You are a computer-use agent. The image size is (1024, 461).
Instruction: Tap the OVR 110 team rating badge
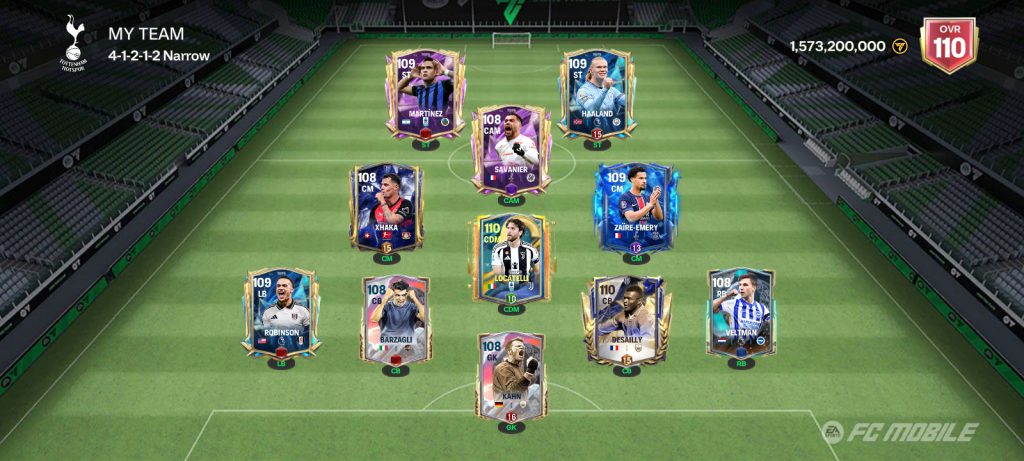[x=948, y=45]
